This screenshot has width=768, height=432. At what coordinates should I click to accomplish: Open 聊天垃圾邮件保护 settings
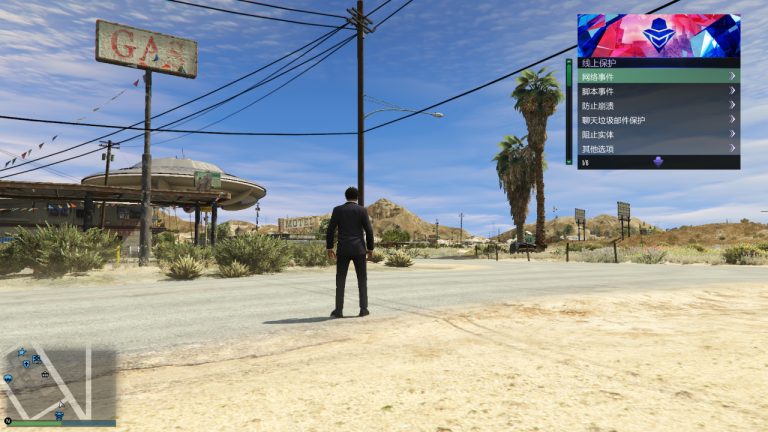pyautogui.click(x=658, y=120)
